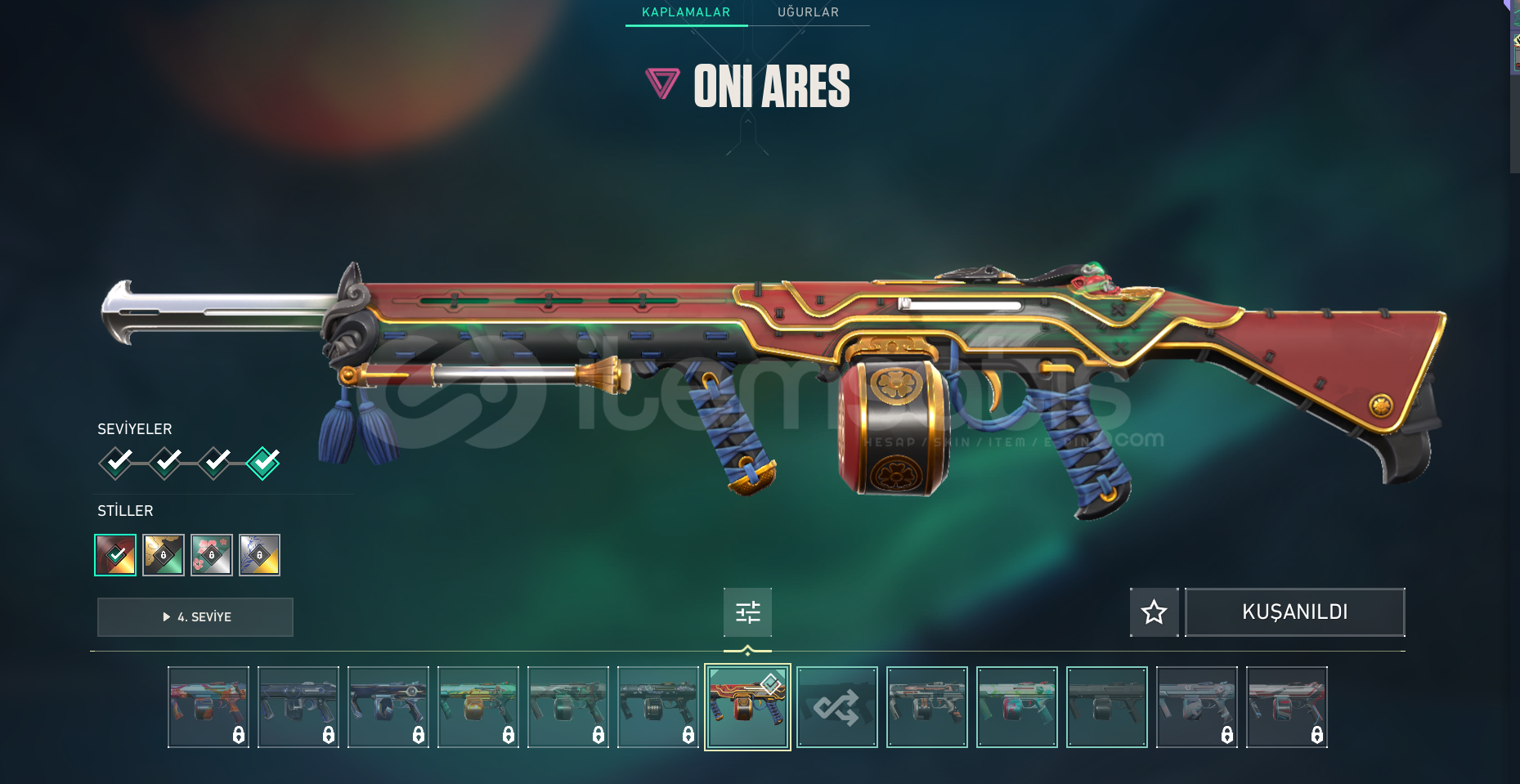Select the unlocked teal and pink Ares skin
1520x784 pixels.
1017,707
